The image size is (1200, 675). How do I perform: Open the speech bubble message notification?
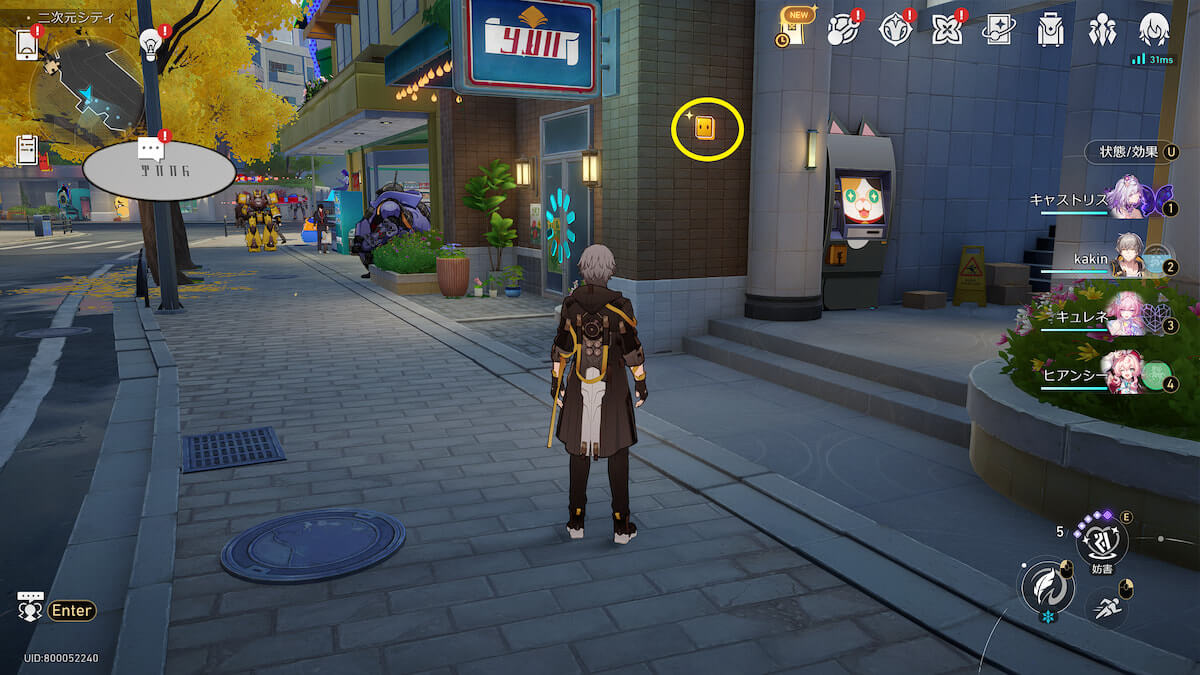(x=151, y=151)
